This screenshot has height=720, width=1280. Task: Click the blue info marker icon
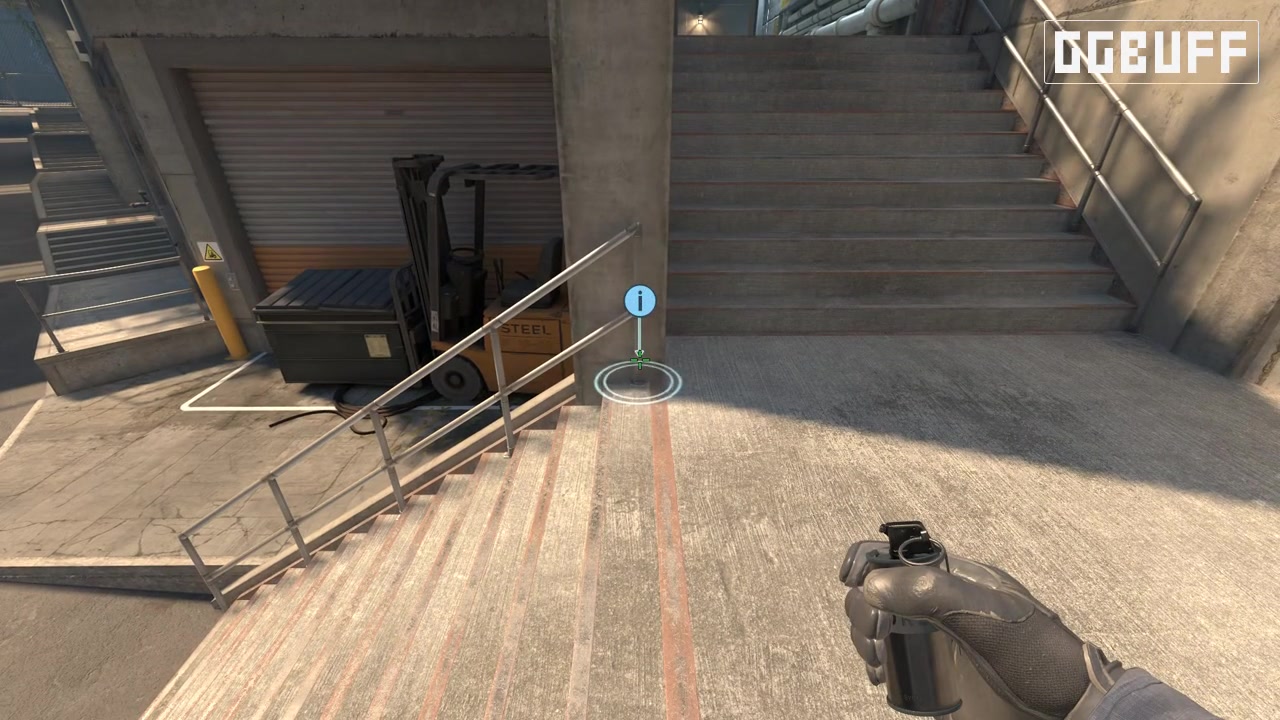click(x=640, y=300)
